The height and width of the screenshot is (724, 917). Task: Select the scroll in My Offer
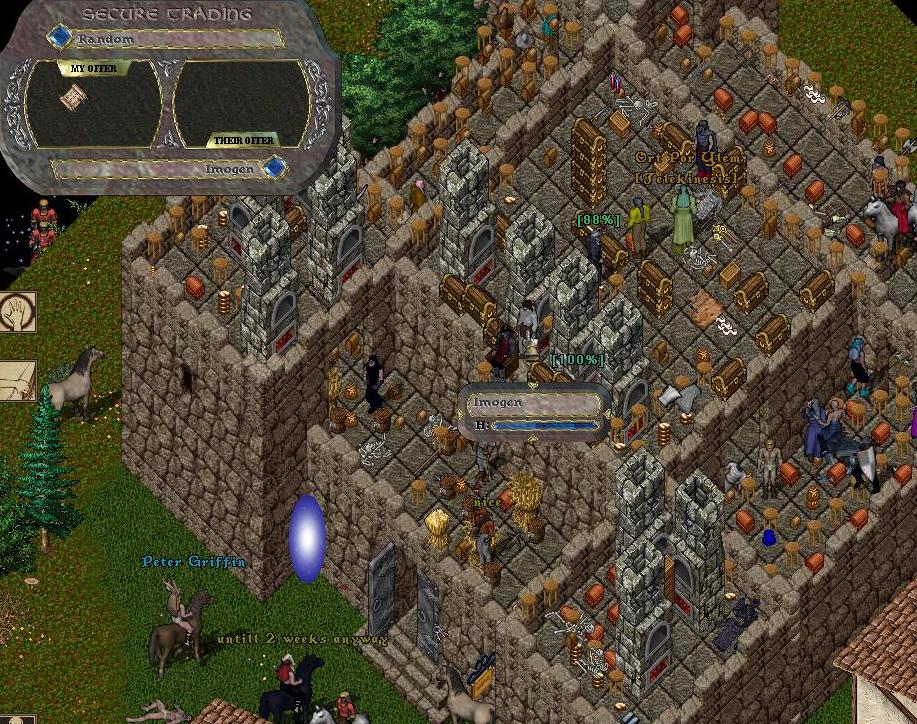coord(71,97)
